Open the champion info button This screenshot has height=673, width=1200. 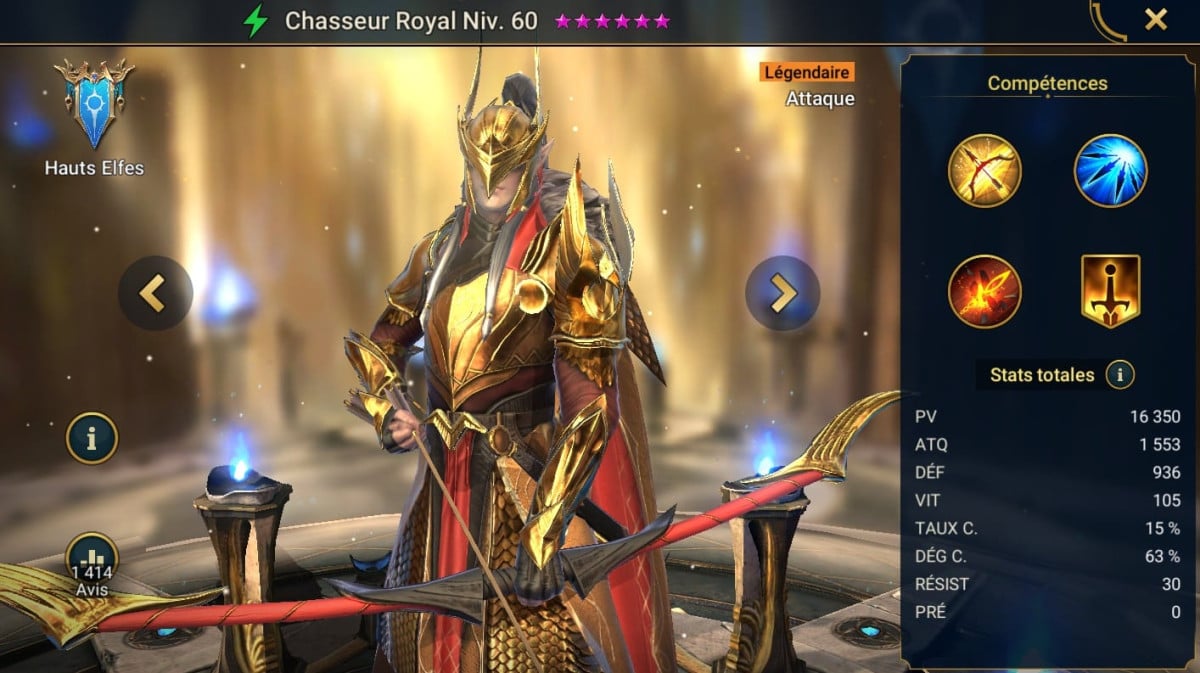(x=92, y=438)
